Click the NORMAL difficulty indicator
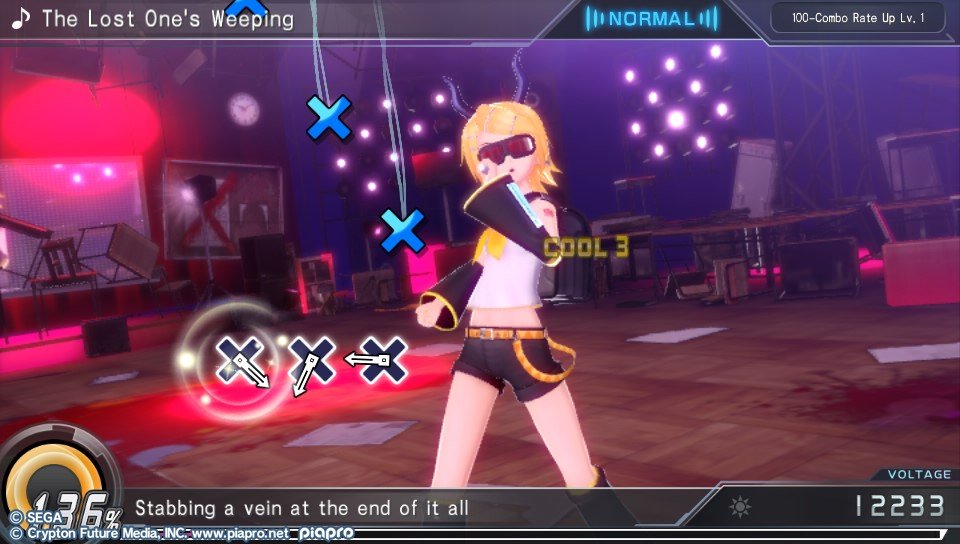Image resolution: width=960 pixels, height=544 pixels. [651, 18]
